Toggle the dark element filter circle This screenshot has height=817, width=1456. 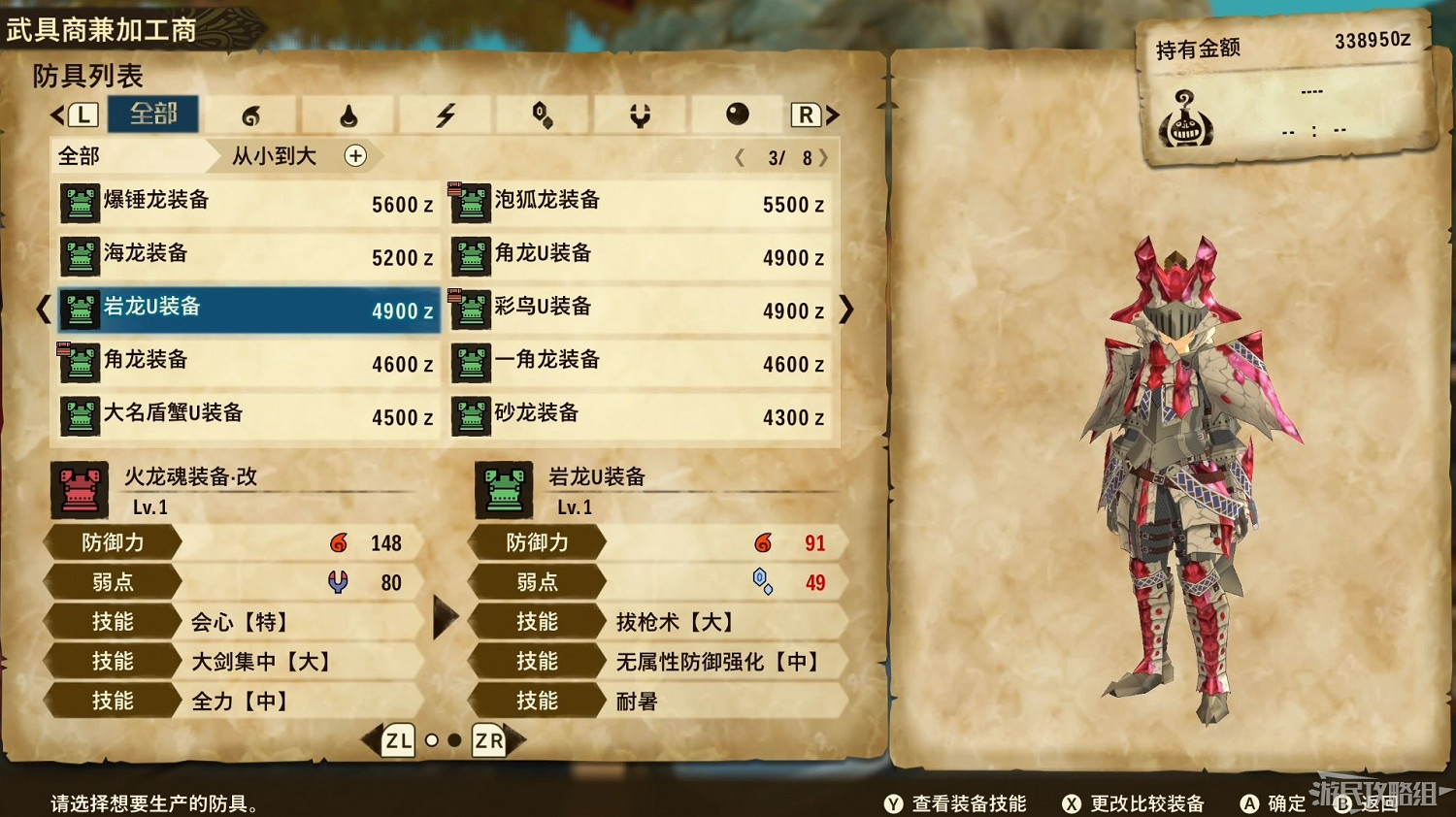[x=737, y=114]
